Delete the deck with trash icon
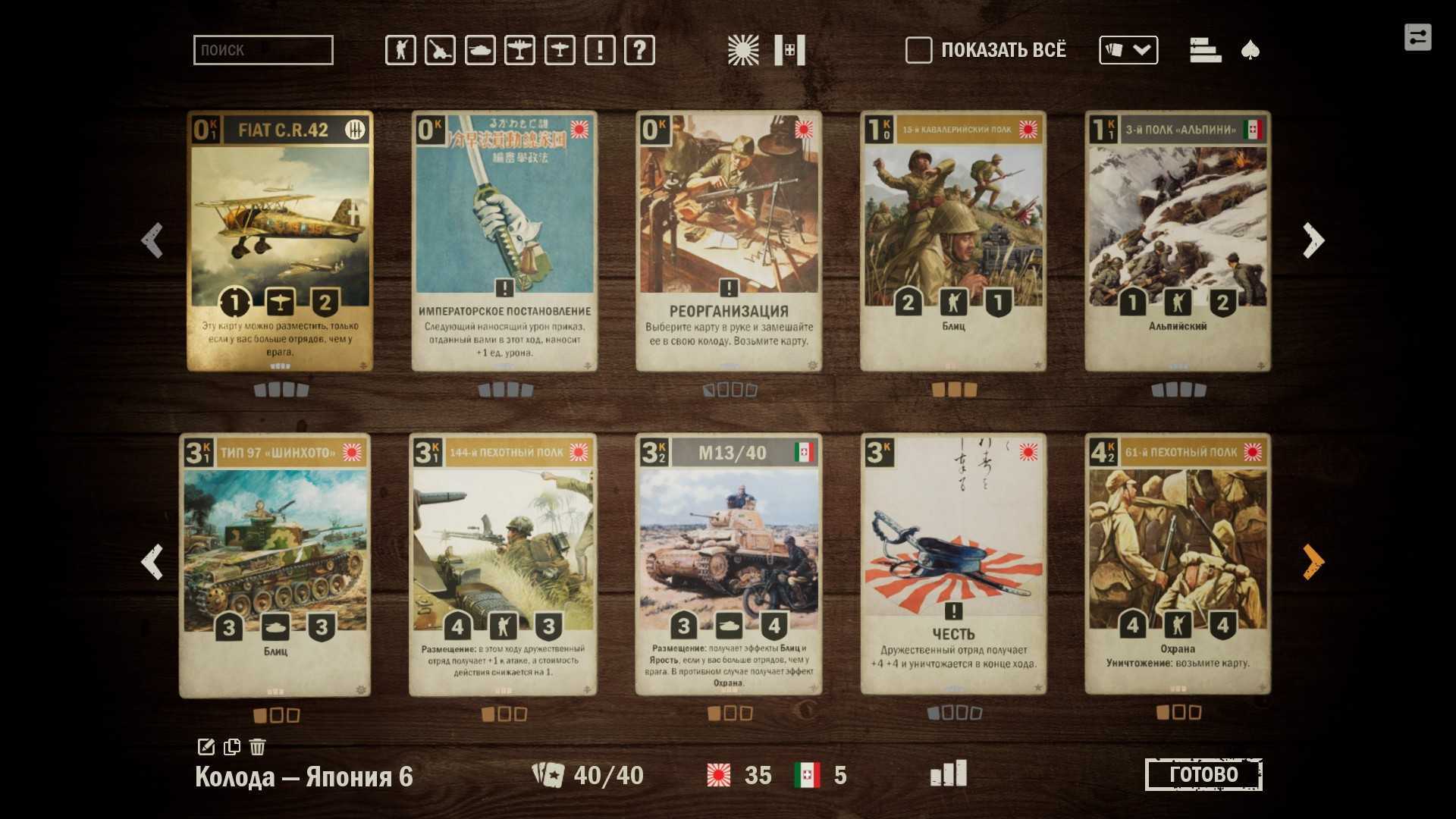The width and height of the screenshot is (1456, 819). 258,747
